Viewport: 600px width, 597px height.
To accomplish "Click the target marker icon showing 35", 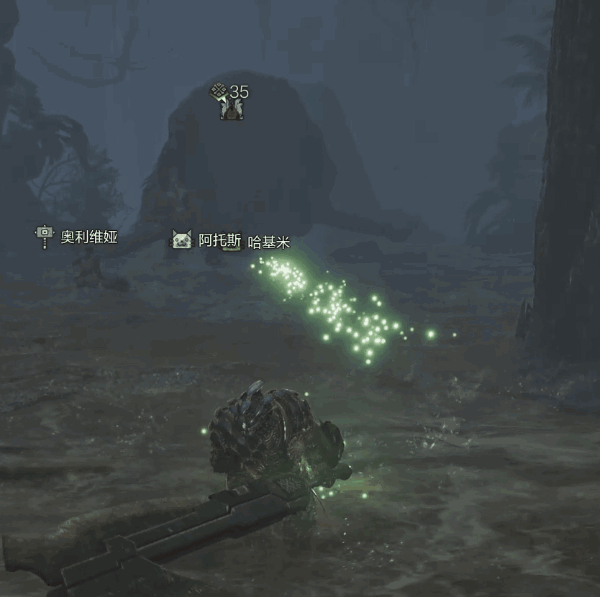I will (230, 101).
